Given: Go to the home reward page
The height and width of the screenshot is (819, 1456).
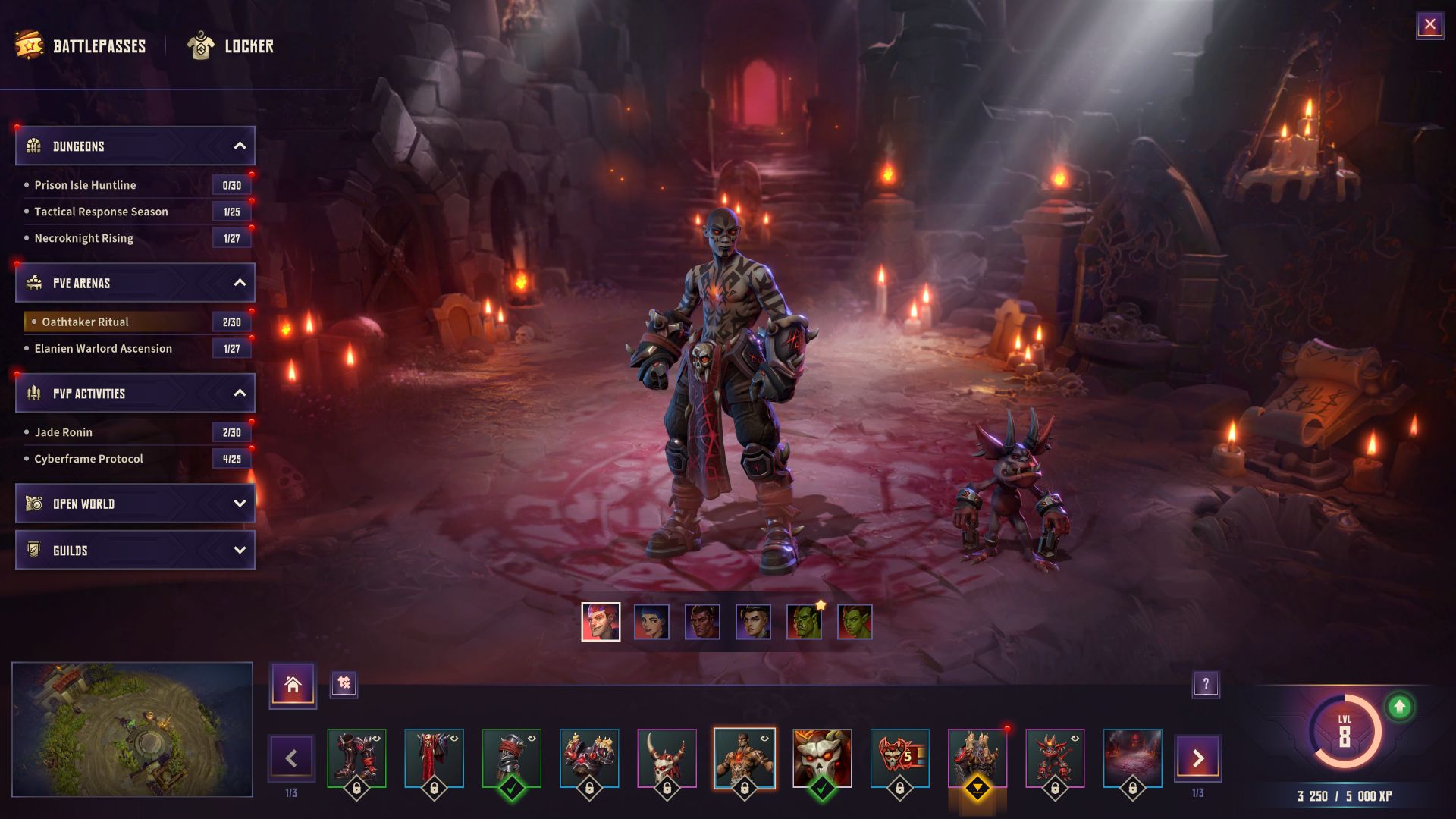Looking at the screenshot, I should coord(293,685).
